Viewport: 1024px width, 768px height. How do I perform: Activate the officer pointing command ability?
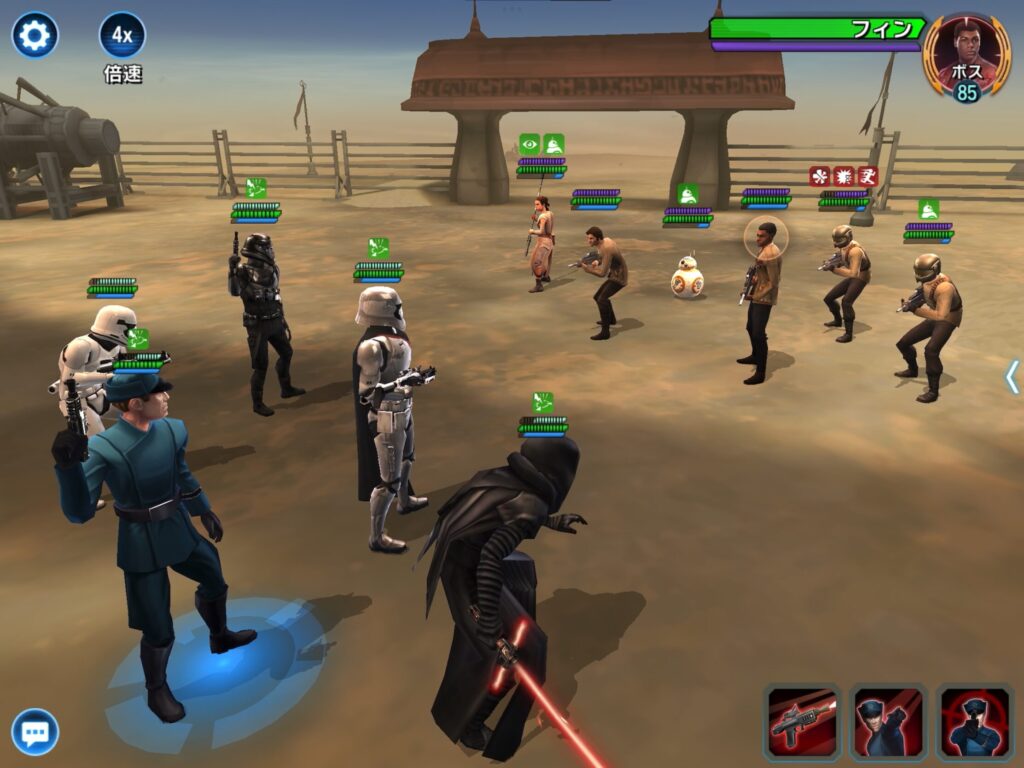(x=889, y=722)
